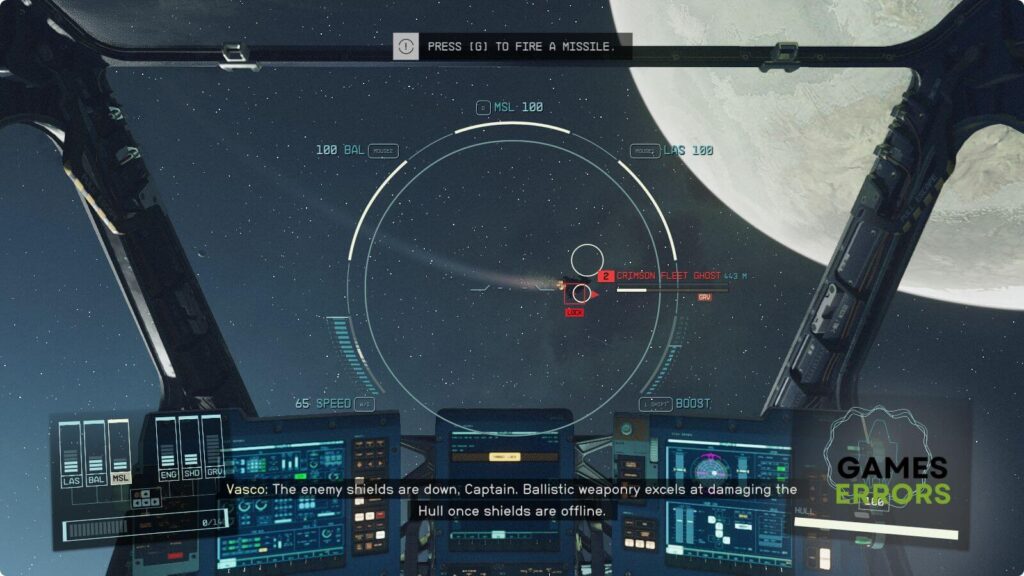Select the Crimson Fleet Ghost target label

click(x=668, y=276)
